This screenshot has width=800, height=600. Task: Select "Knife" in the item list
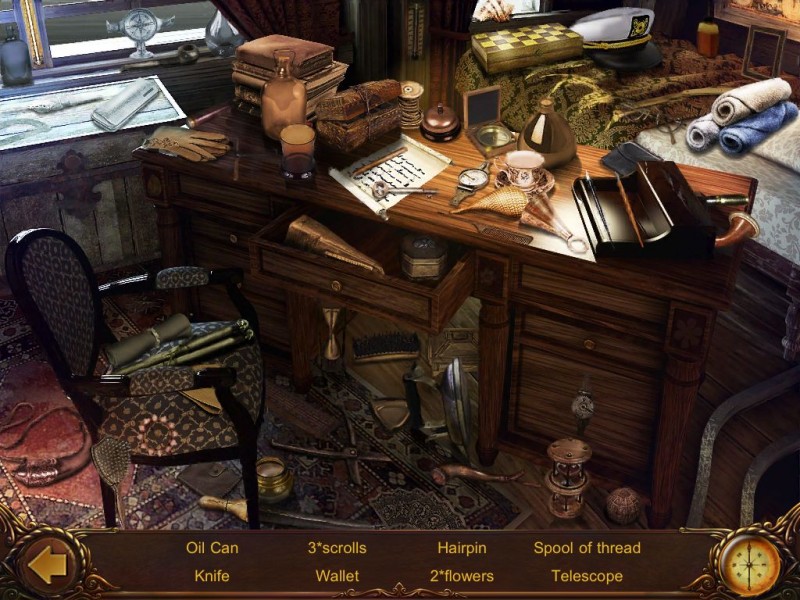[212, 576]
